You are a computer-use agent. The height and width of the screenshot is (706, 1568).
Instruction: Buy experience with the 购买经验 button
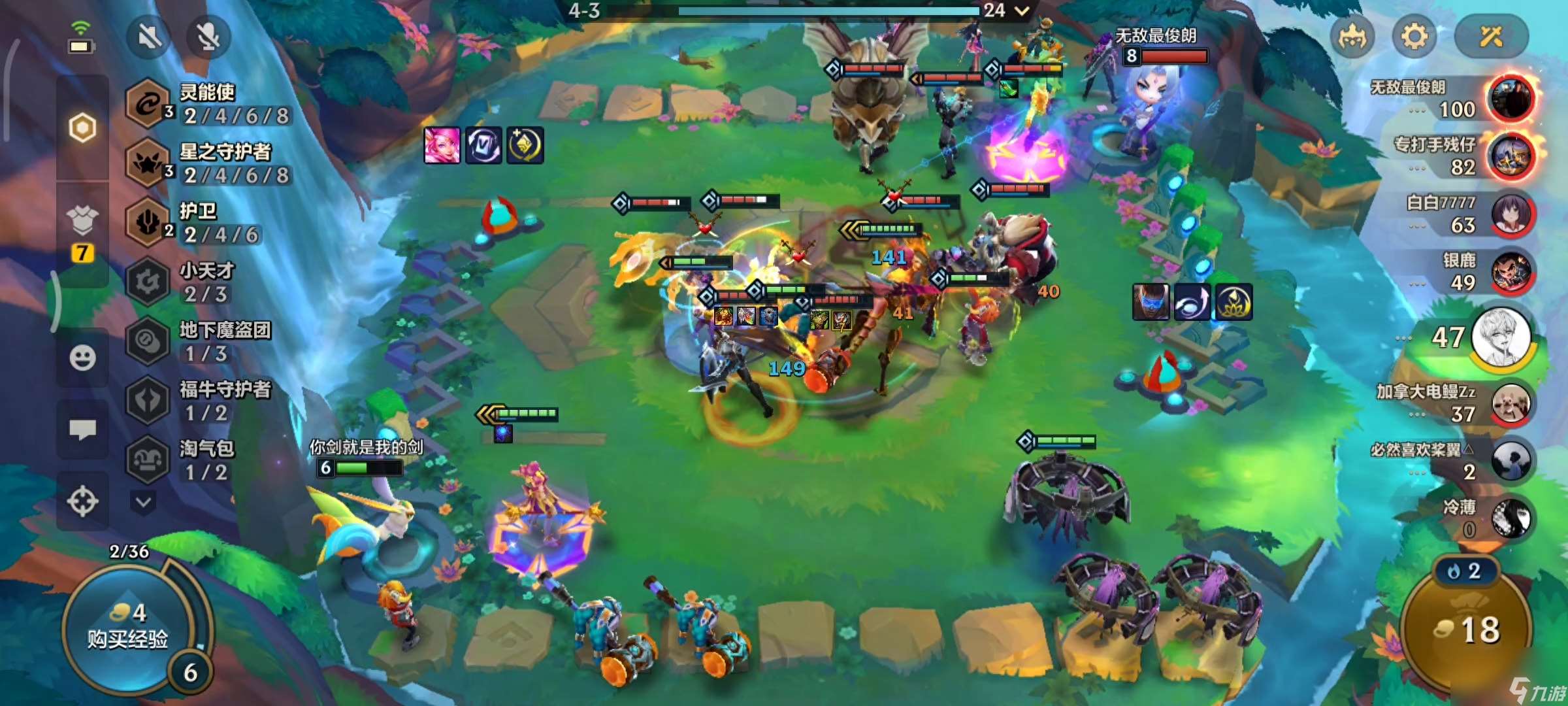(x=127, y=628)
